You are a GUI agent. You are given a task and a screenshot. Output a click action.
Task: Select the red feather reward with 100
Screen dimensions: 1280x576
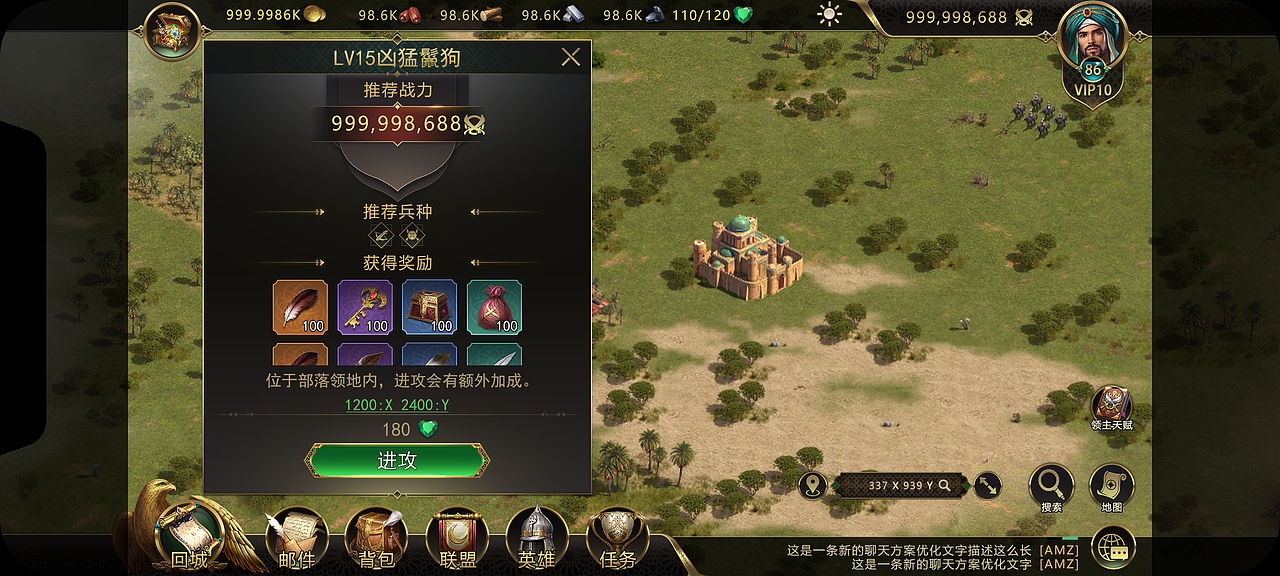pyautogui.click(x=300, y=307)
